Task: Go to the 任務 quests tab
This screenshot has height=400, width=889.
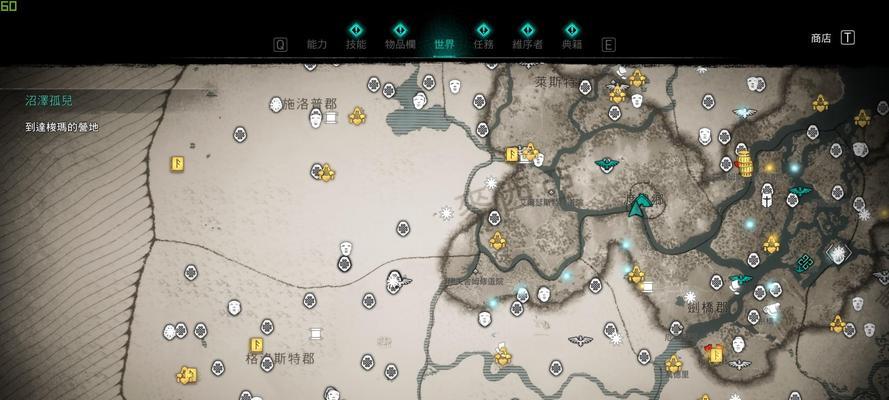Action: [484, 44]
